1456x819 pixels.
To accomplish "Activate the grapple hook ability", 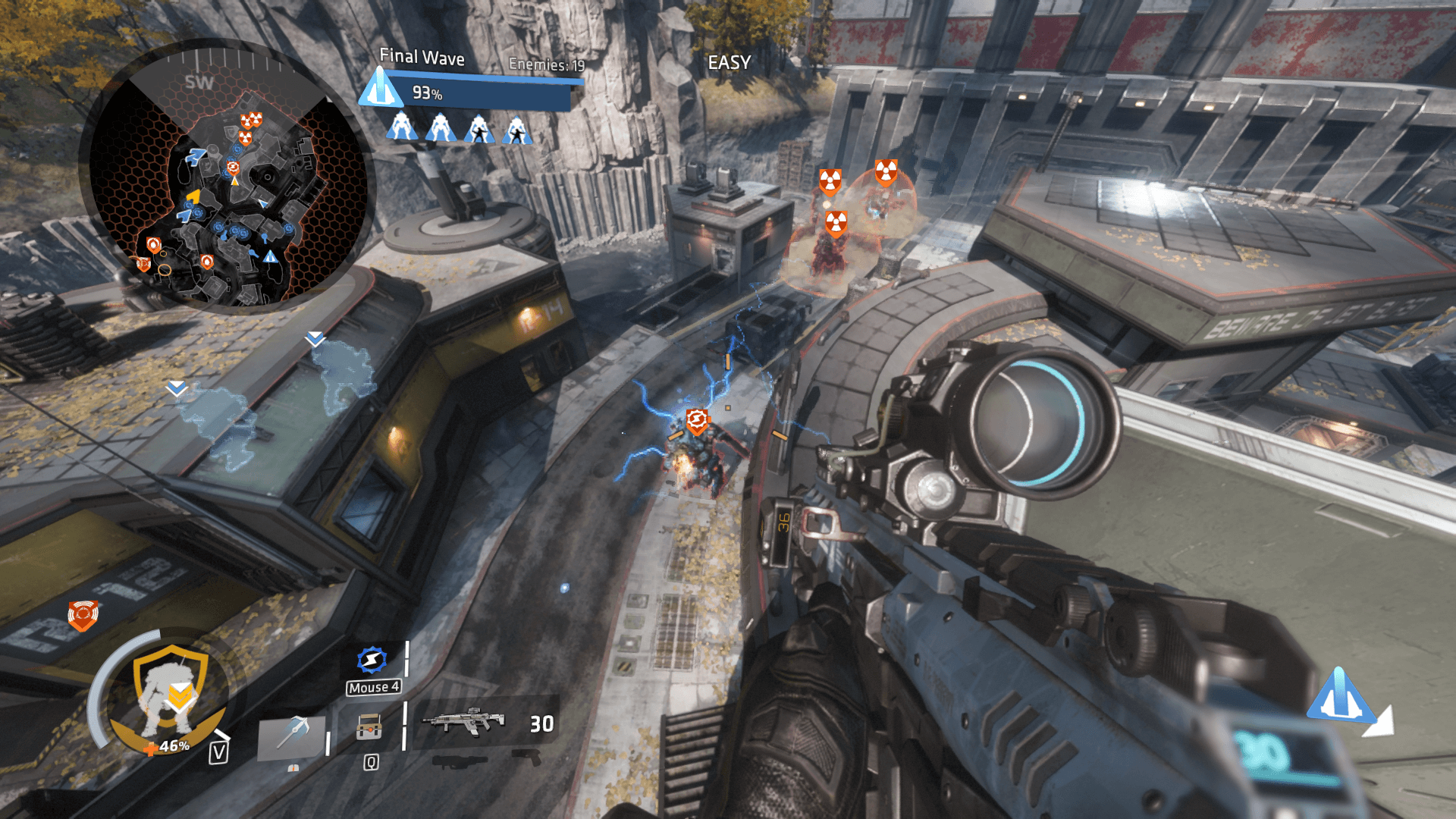I will coord(291,734).
